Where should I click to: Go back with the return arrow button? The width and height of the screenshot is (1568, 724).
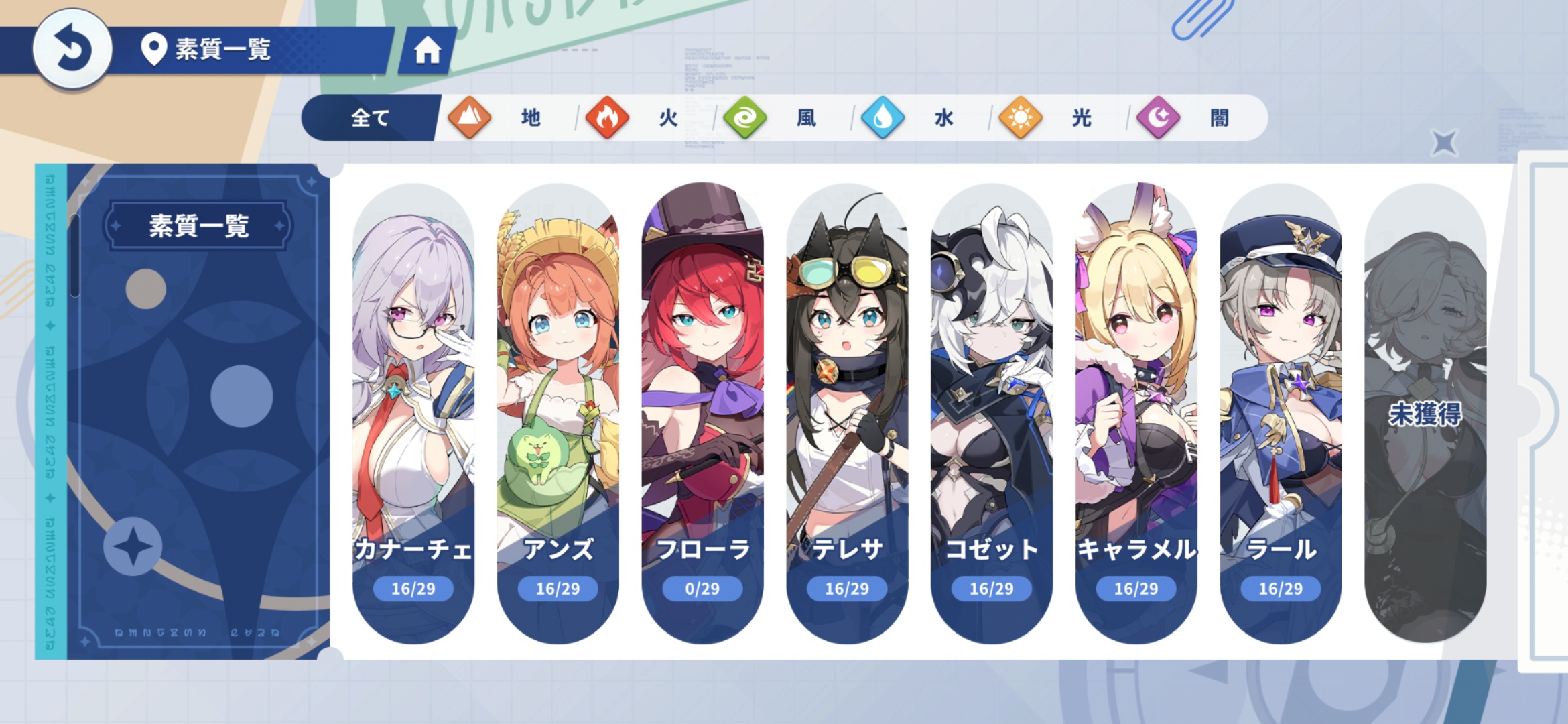tap(72, 49)
